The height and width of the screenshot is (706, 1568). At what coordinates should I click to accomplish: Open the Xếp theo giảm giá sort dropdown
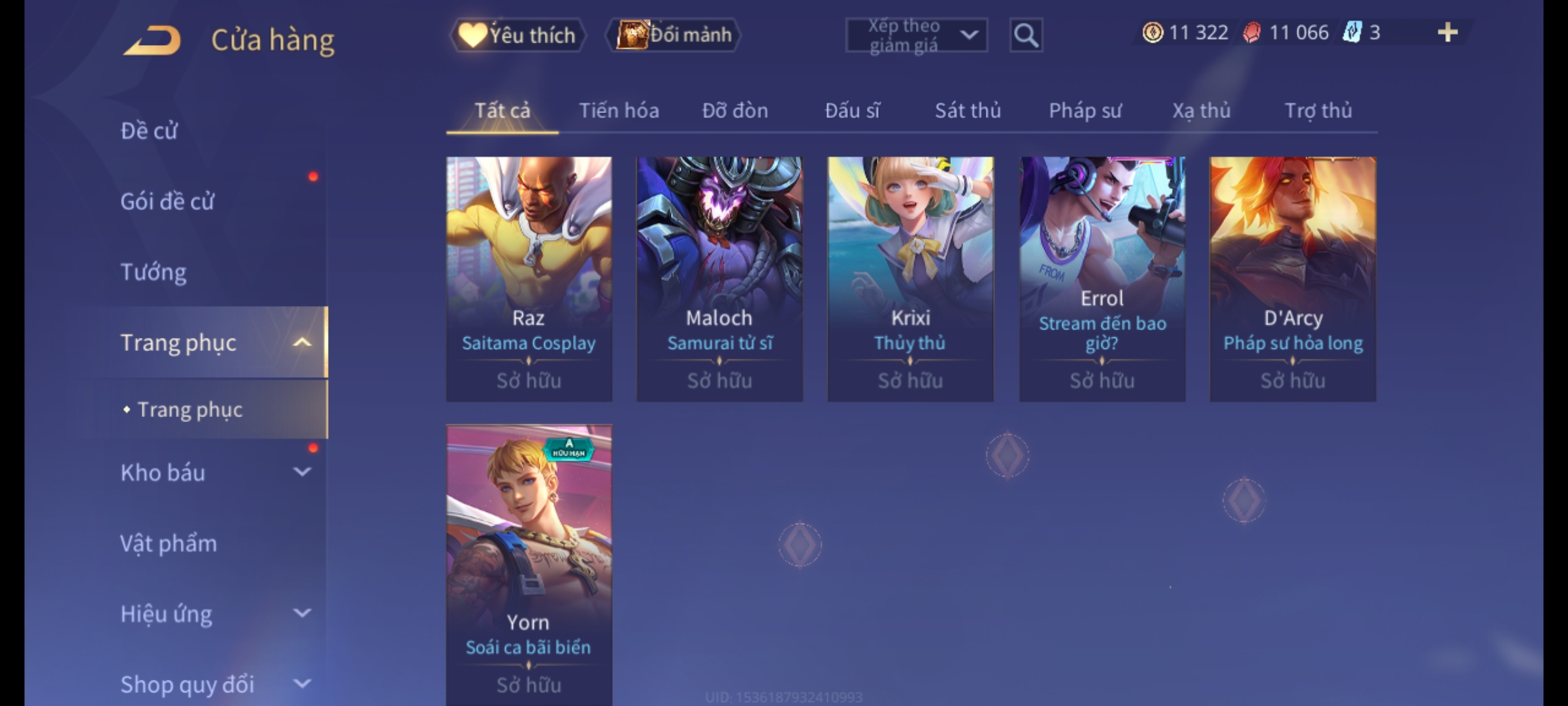[916, 35]
